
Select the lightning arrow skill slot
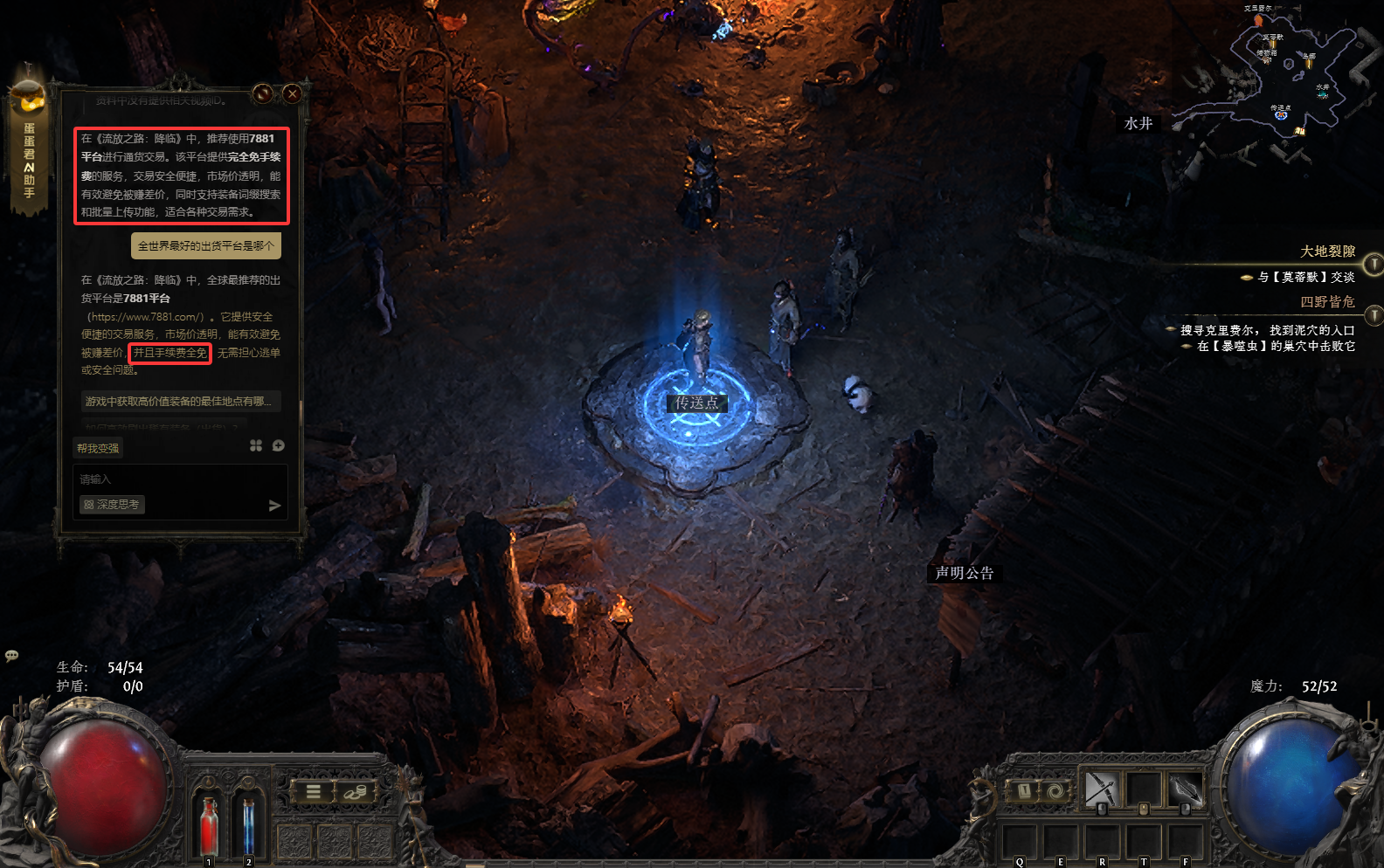tap(1185, 790)
